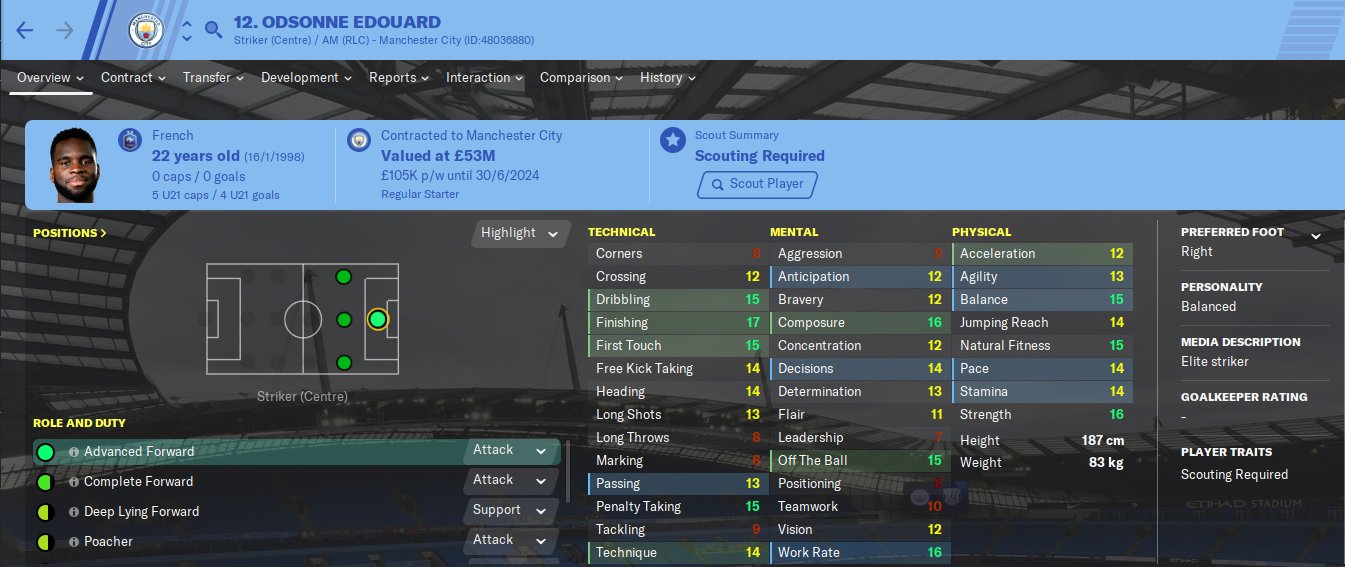Viewport: 1345px width, 567px height.
Task: Go back using the left arrow
Action: [x=25, y=30]
